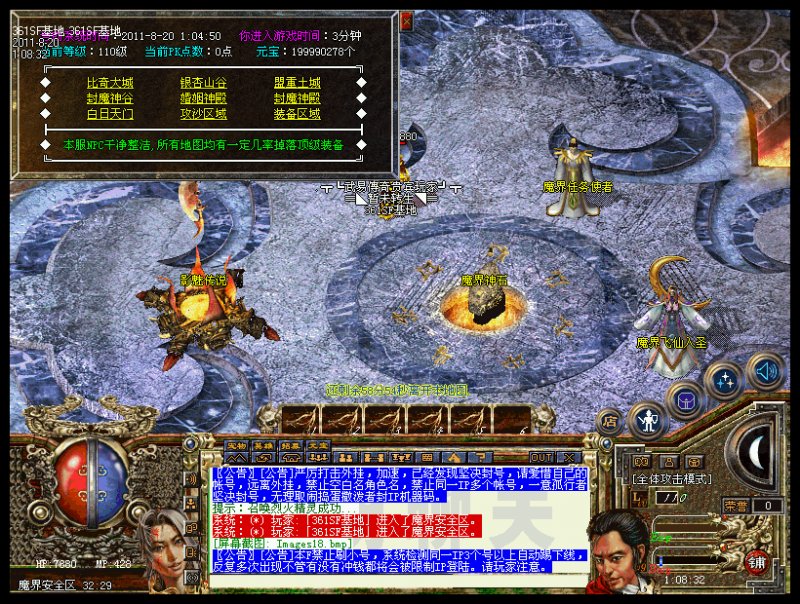Click the OUT button above chat
This screenshot has height=604, width=800.
coord(541,457)
